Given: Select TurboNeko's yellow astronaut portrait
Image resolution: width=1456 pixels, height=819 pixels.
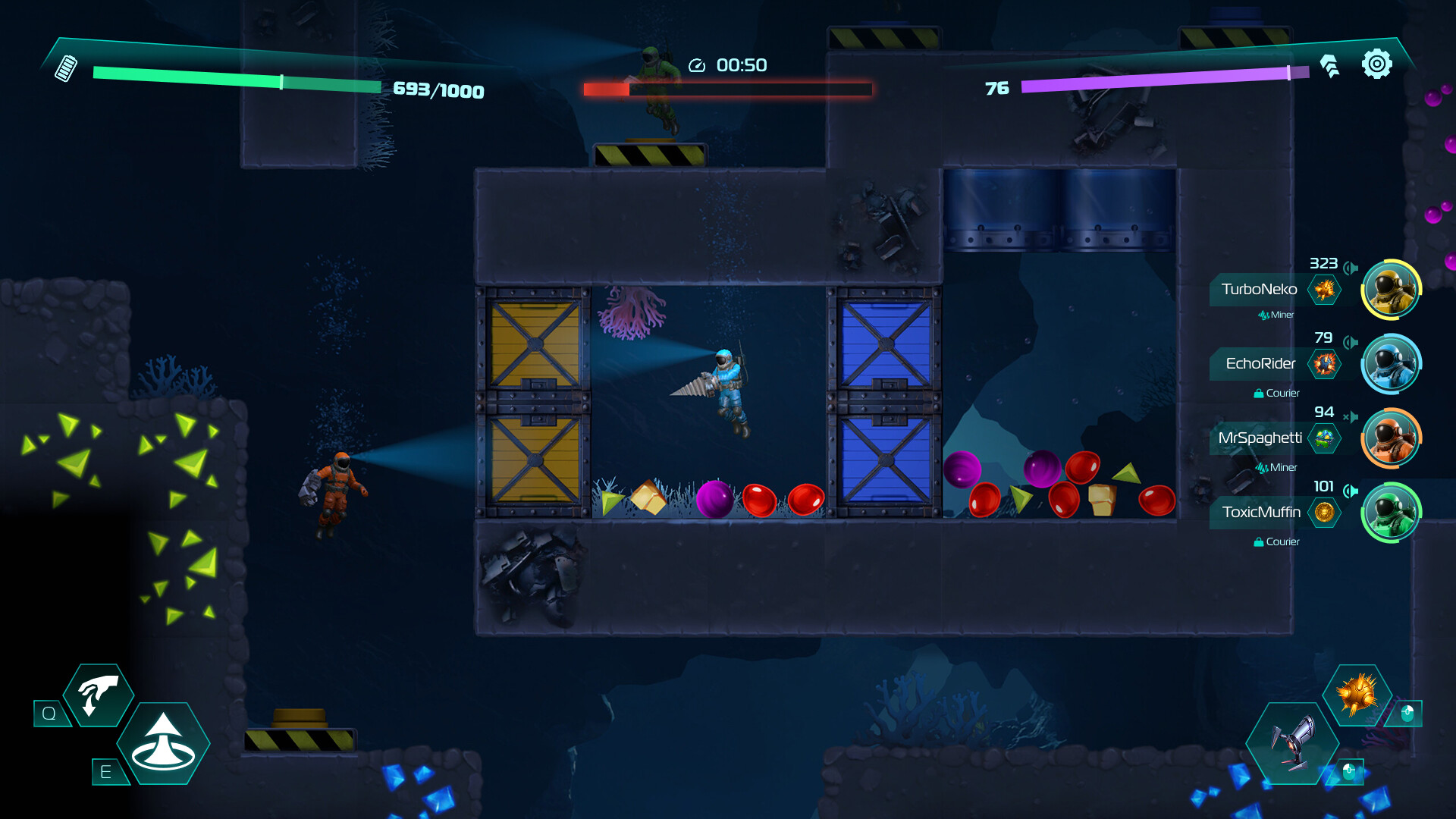Looking at the screenshot, I should click(x=1391, y=290).
